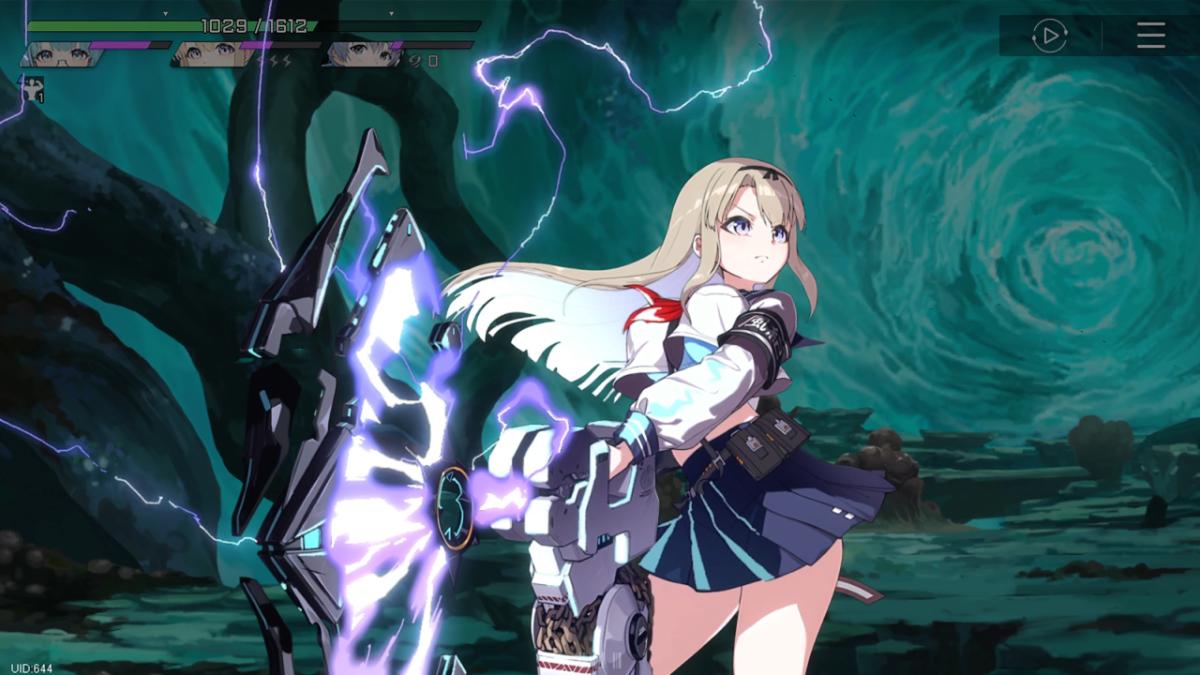This screenshot has height=675, width=1200.
Task: Select the silver-haired character portrait
Action: (360, 54)
